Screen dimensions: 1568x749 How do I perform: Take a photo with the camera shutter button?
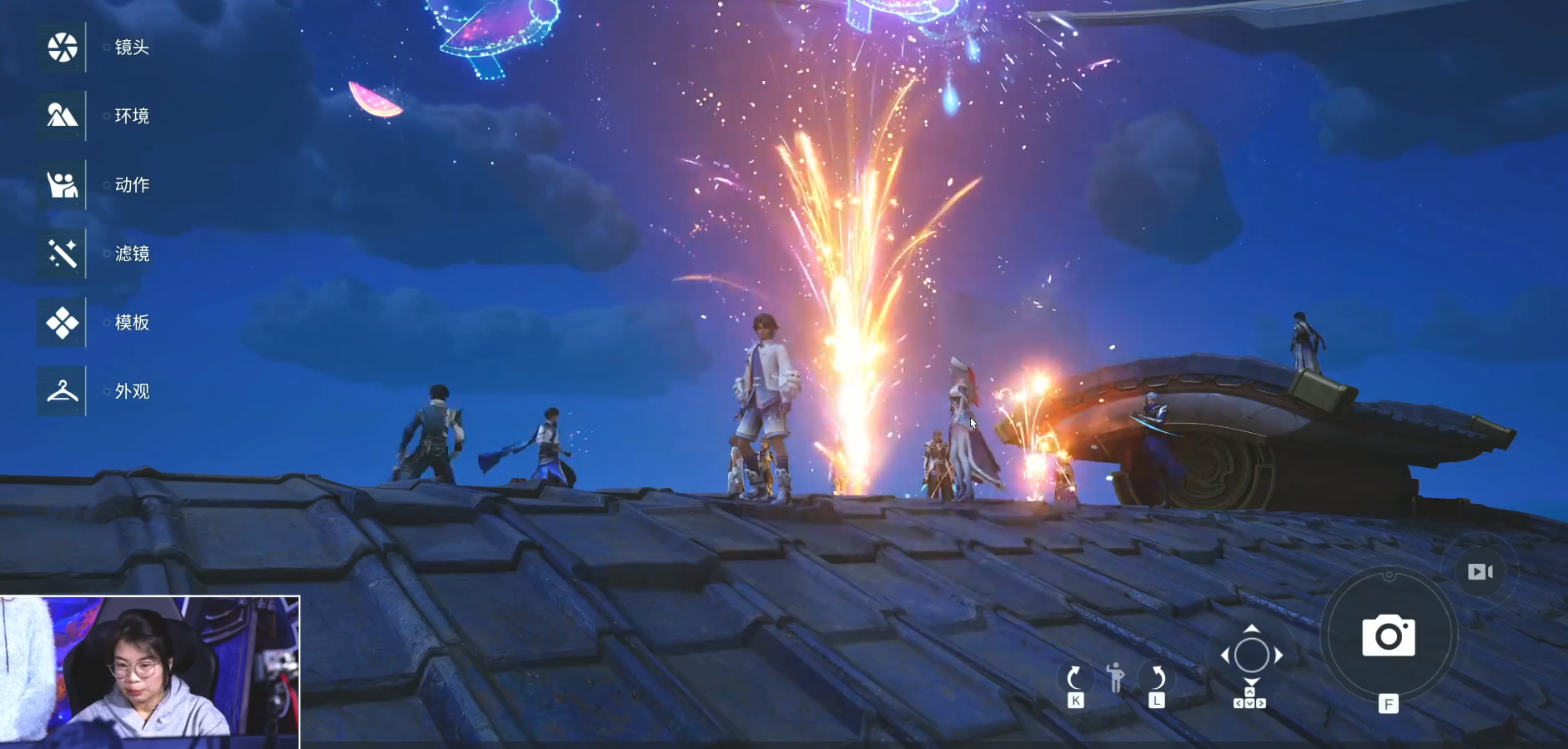1388,636
